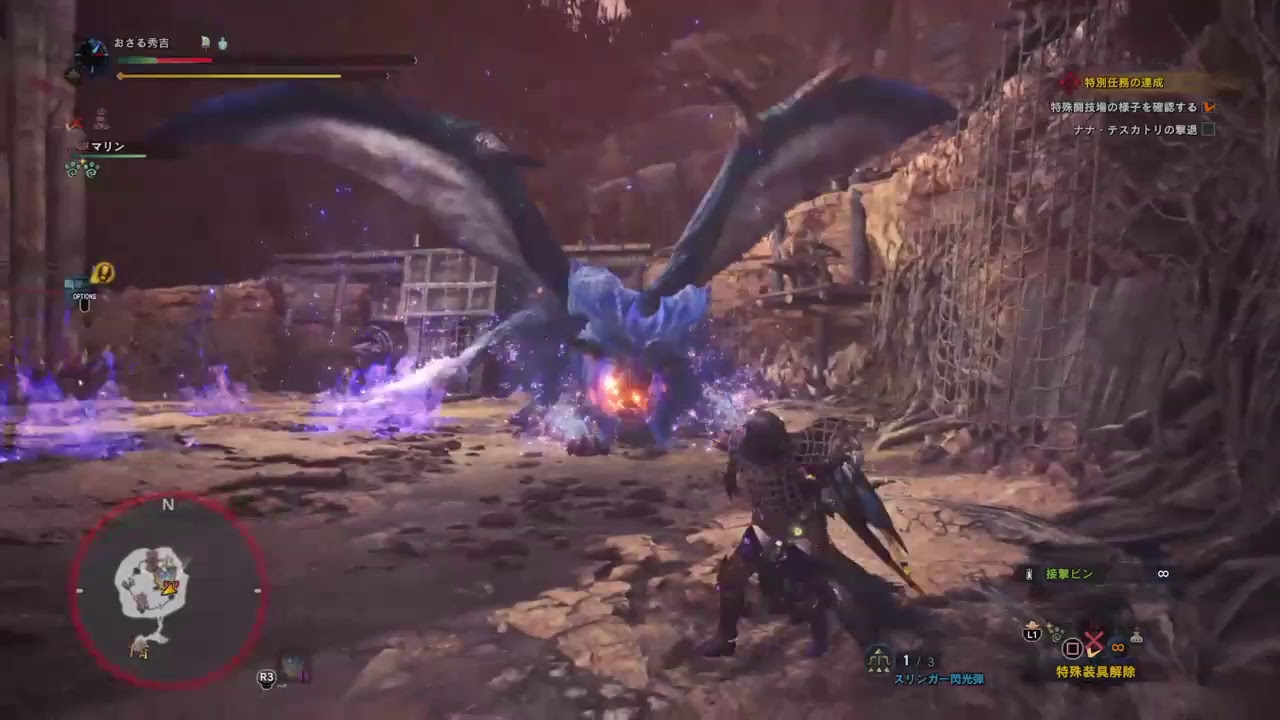The image size is (1280, 720).
Task: Click the 特殊装具解除 label text
Action: point(1095,671)
